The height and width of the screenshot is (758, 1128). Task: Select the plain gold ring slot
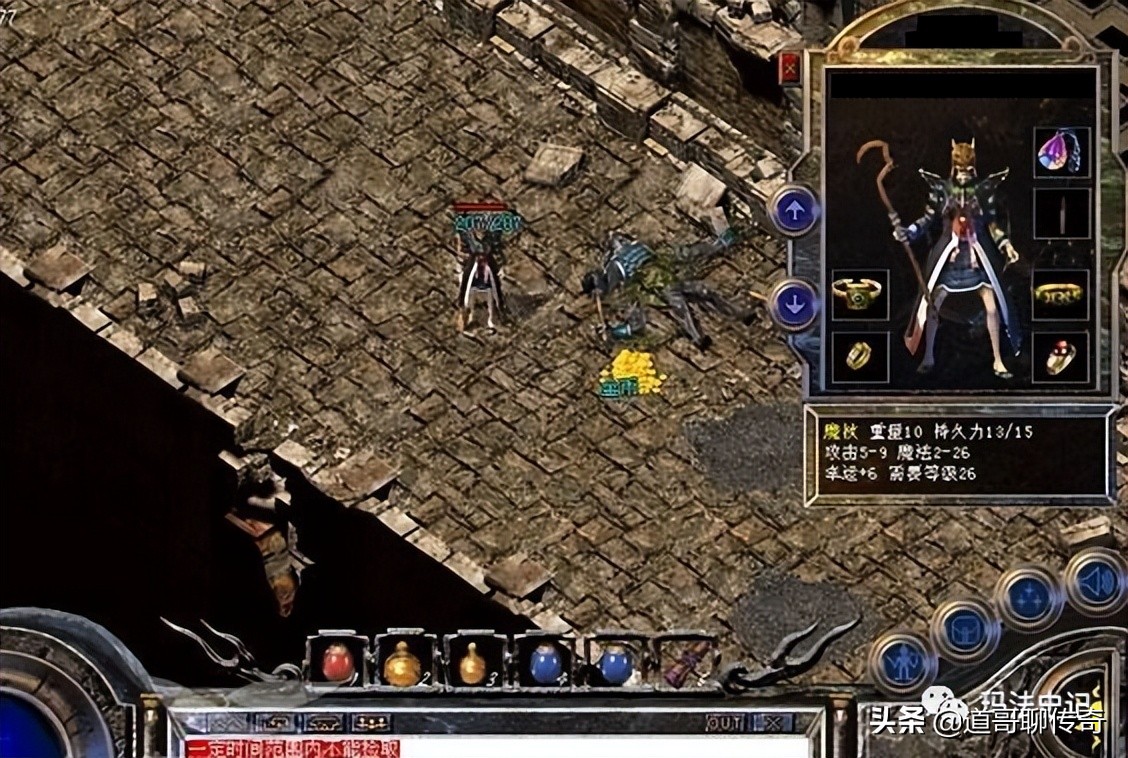(859, 355)
